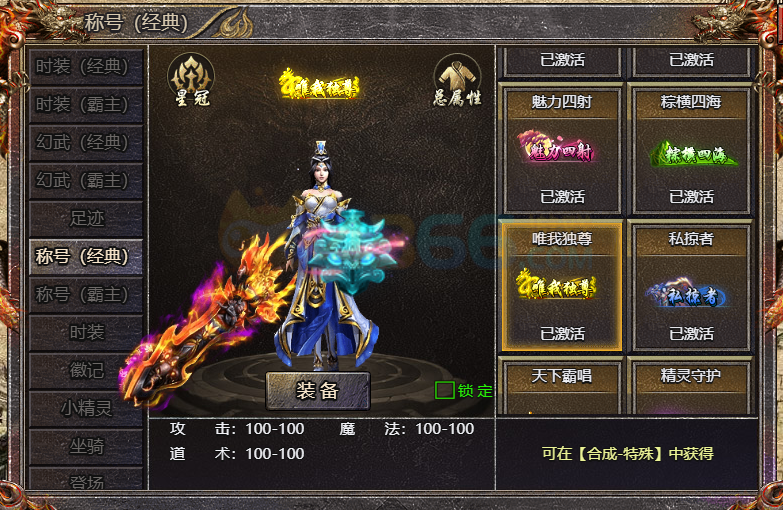Switch to the 时装(经典) tab
Viewport: 783px width, 510px height.
pos(84,67)
